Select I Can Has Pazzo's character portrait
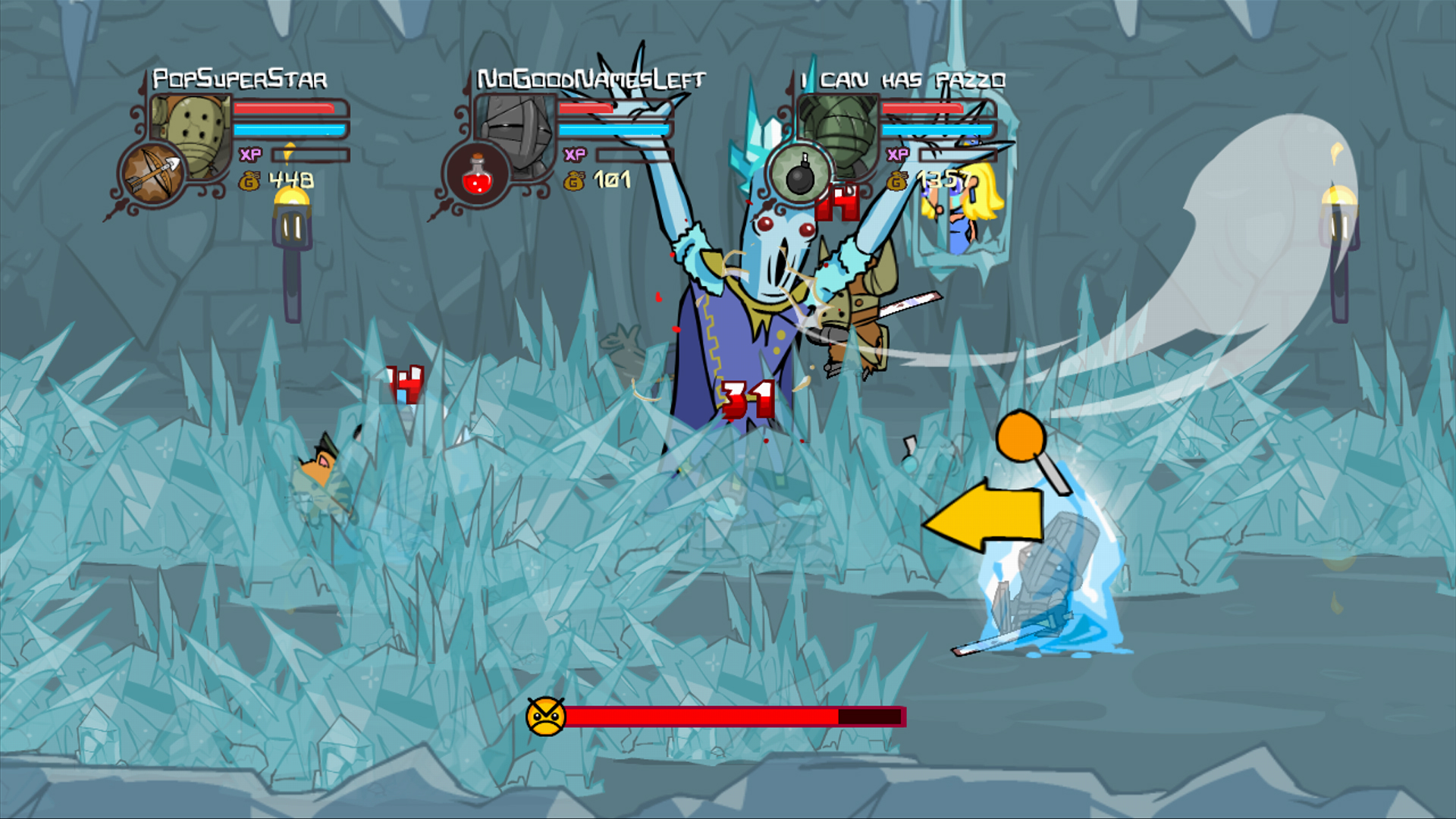Image resolution: width=1456 pixels, height=819 pixels. (x=836, y=127)
